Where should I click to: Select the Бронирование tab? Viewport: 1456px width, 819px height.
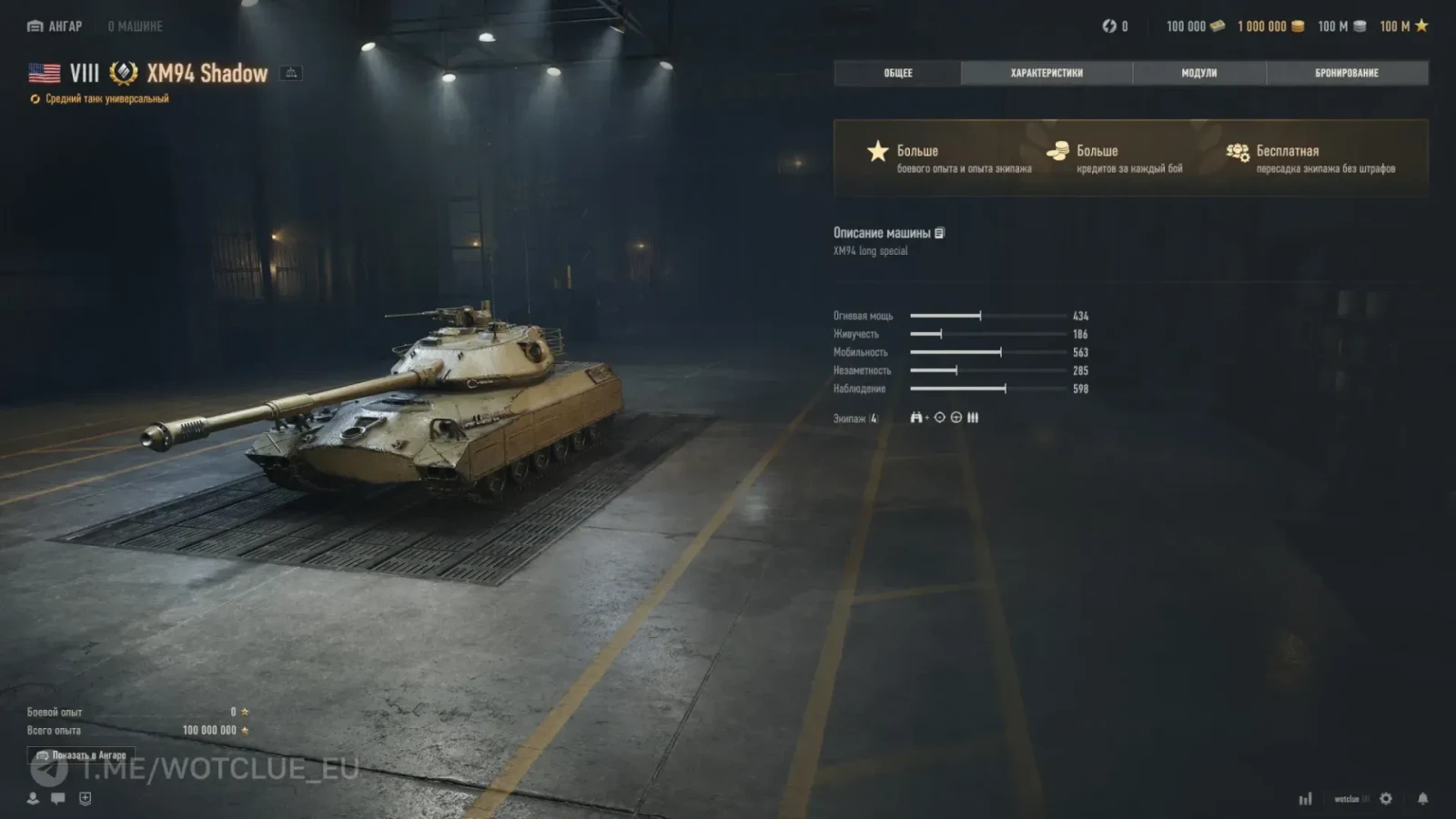1346,73
